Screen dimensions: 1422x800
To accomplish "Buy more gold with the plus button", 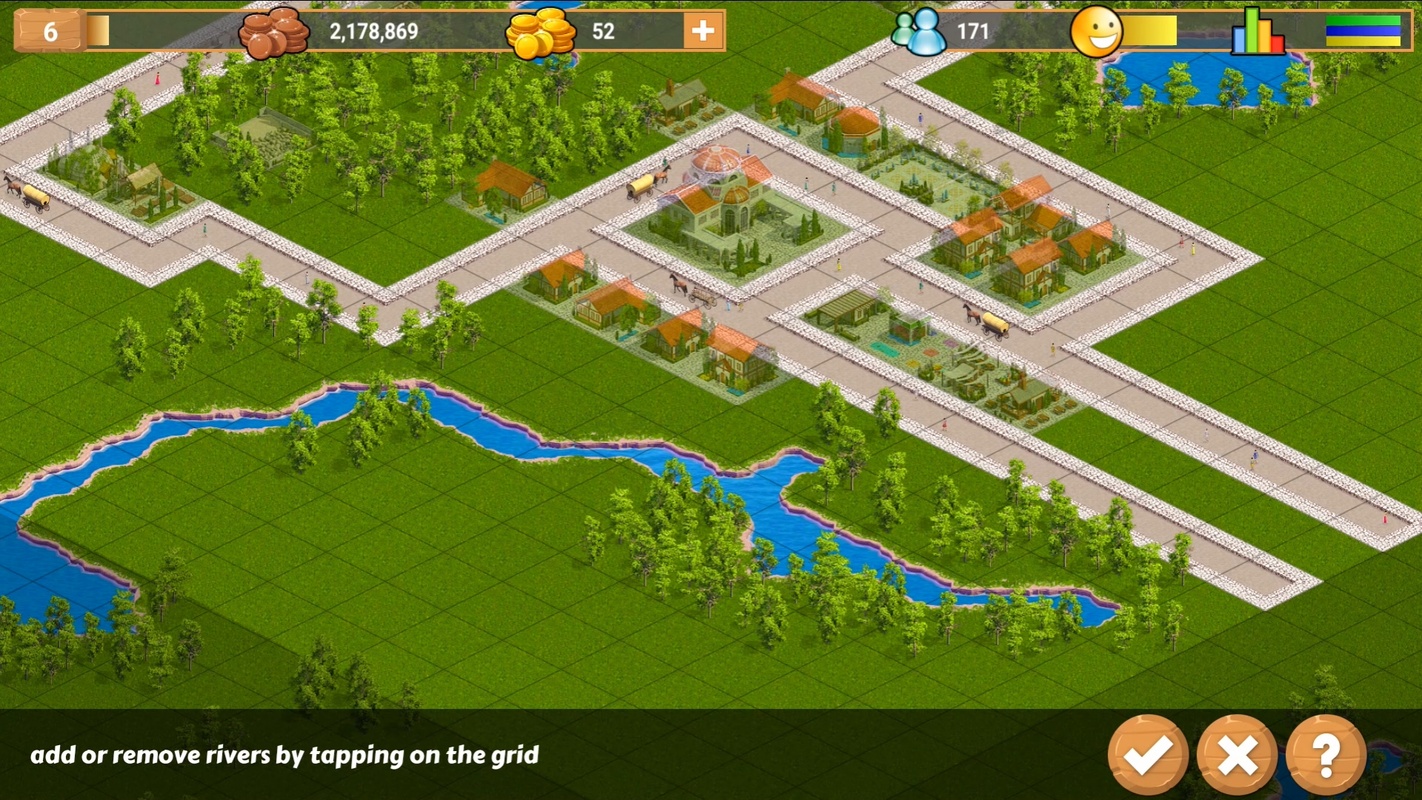I will [703, 31].
